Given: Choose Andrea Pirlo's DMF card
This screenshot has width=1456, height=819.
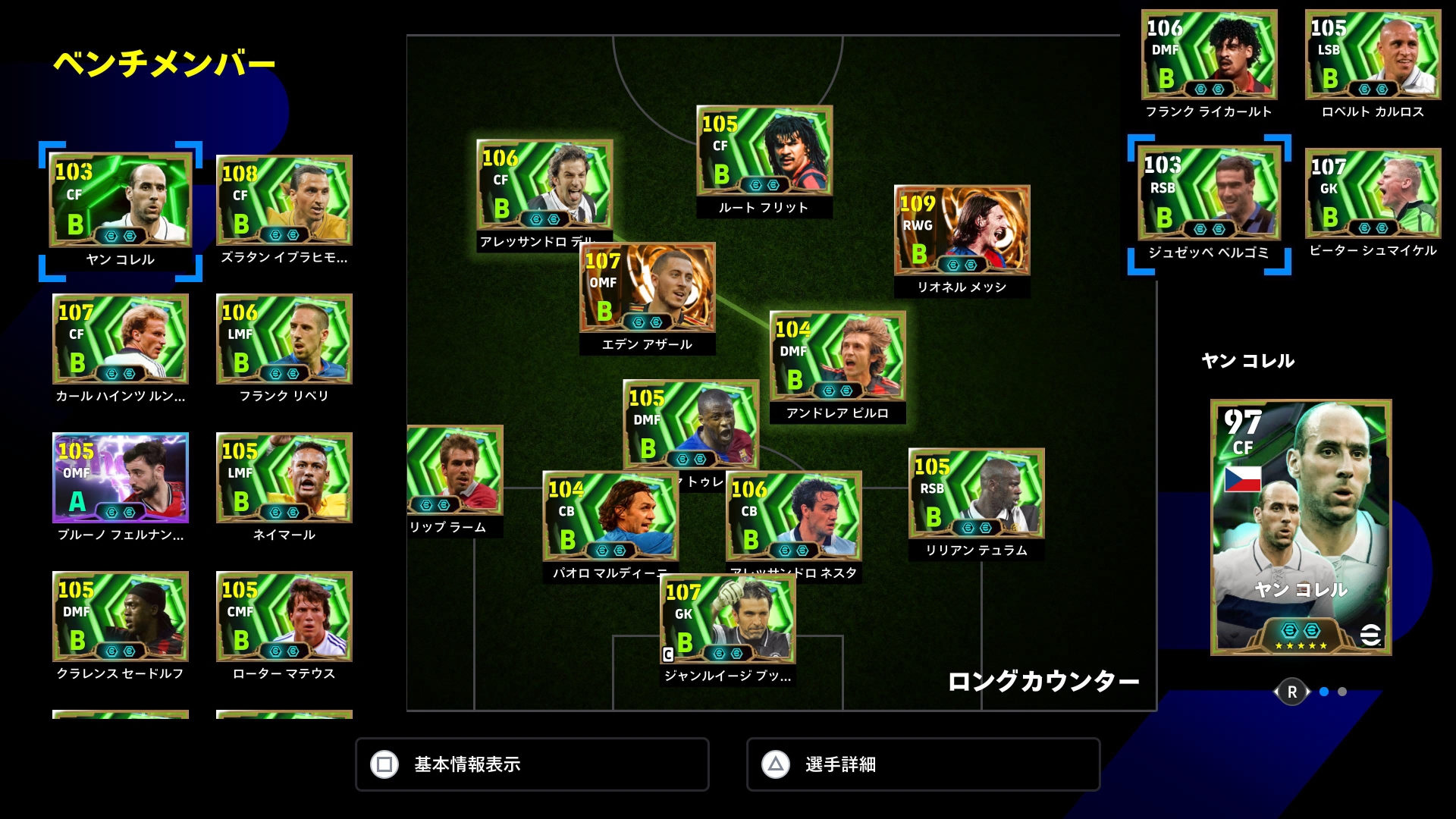Looking at the screenshot, I should coord(837,356).
